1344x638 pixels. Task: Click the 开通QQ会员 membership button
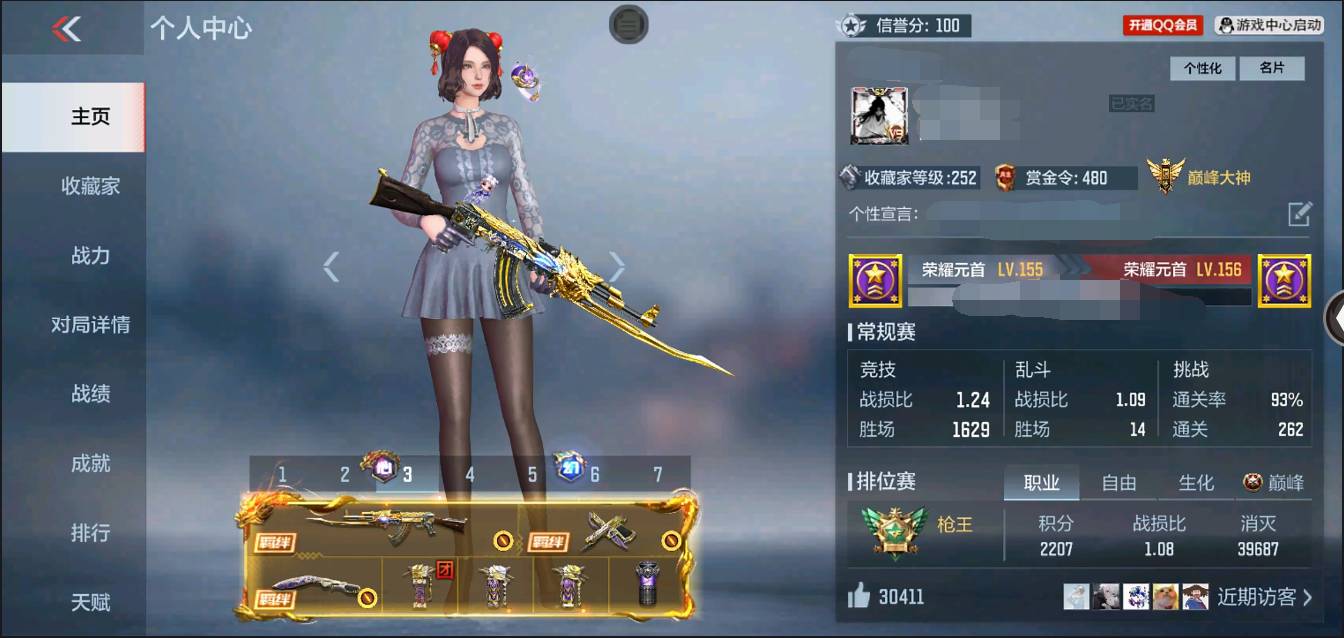pos(1163,25)
